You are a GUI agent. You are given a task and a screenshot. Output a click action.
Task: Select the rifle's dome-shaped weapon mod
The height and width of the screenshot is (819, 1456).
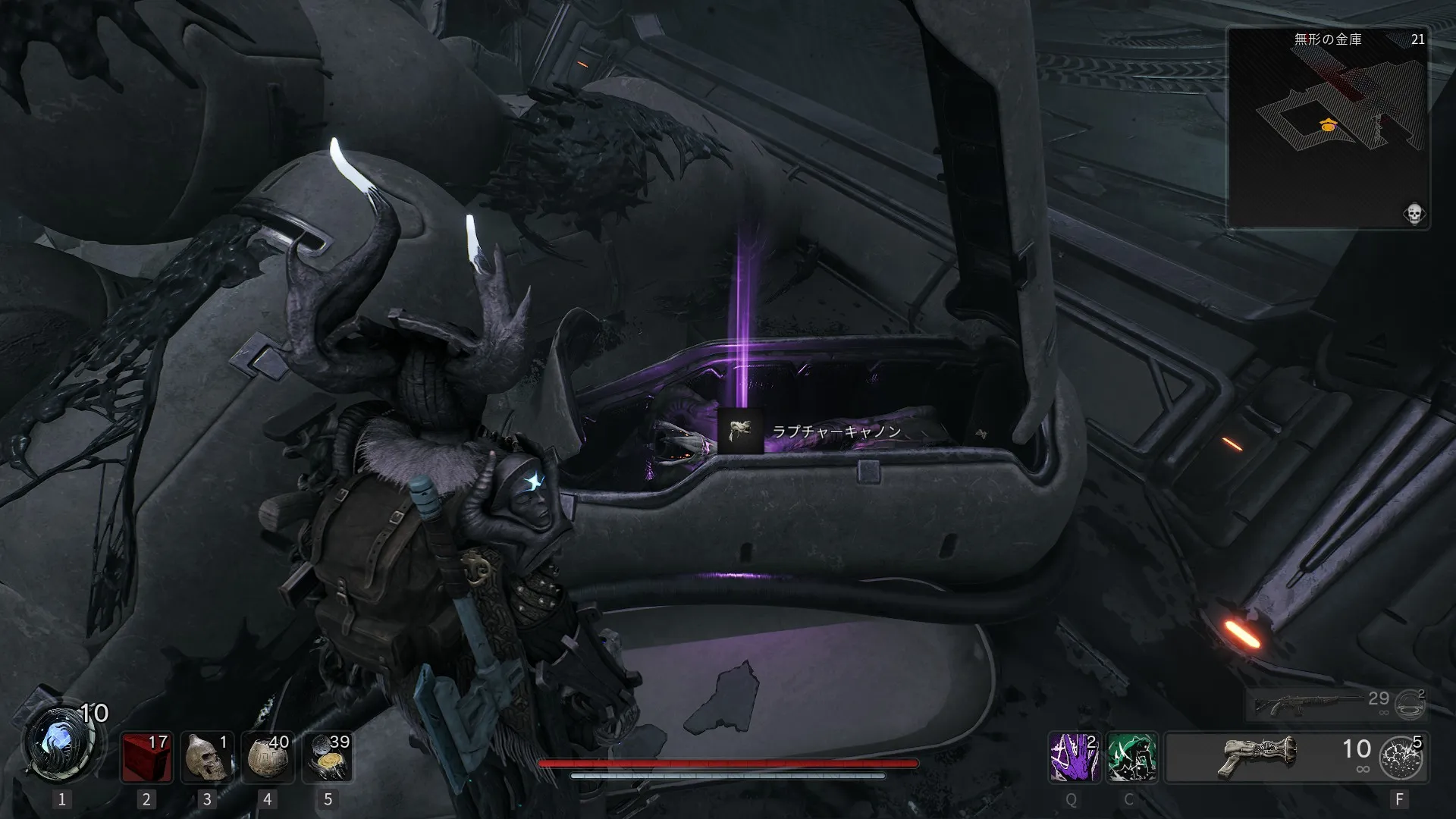coord(1409,704)
